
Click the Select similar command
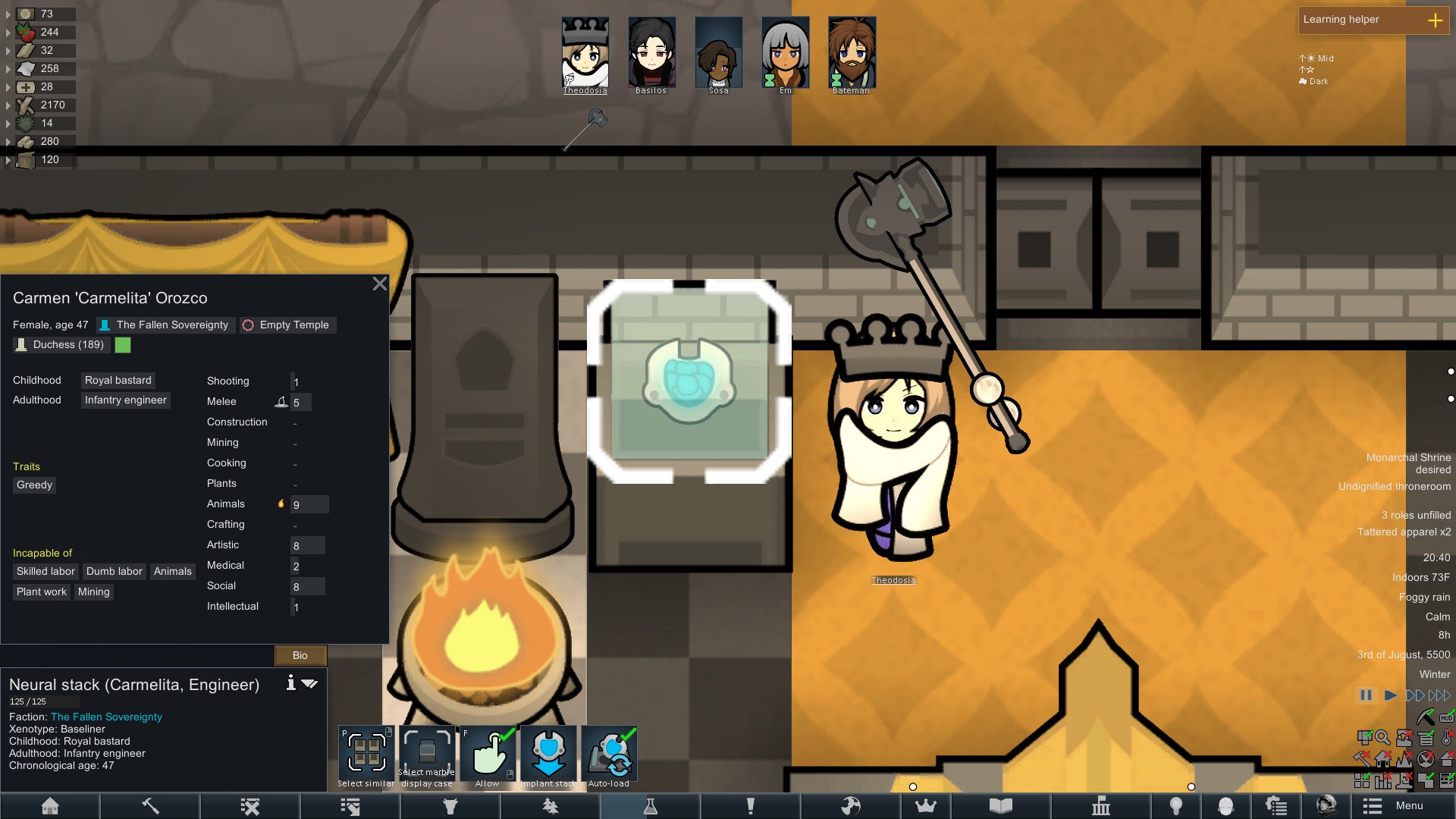point(366,753)
